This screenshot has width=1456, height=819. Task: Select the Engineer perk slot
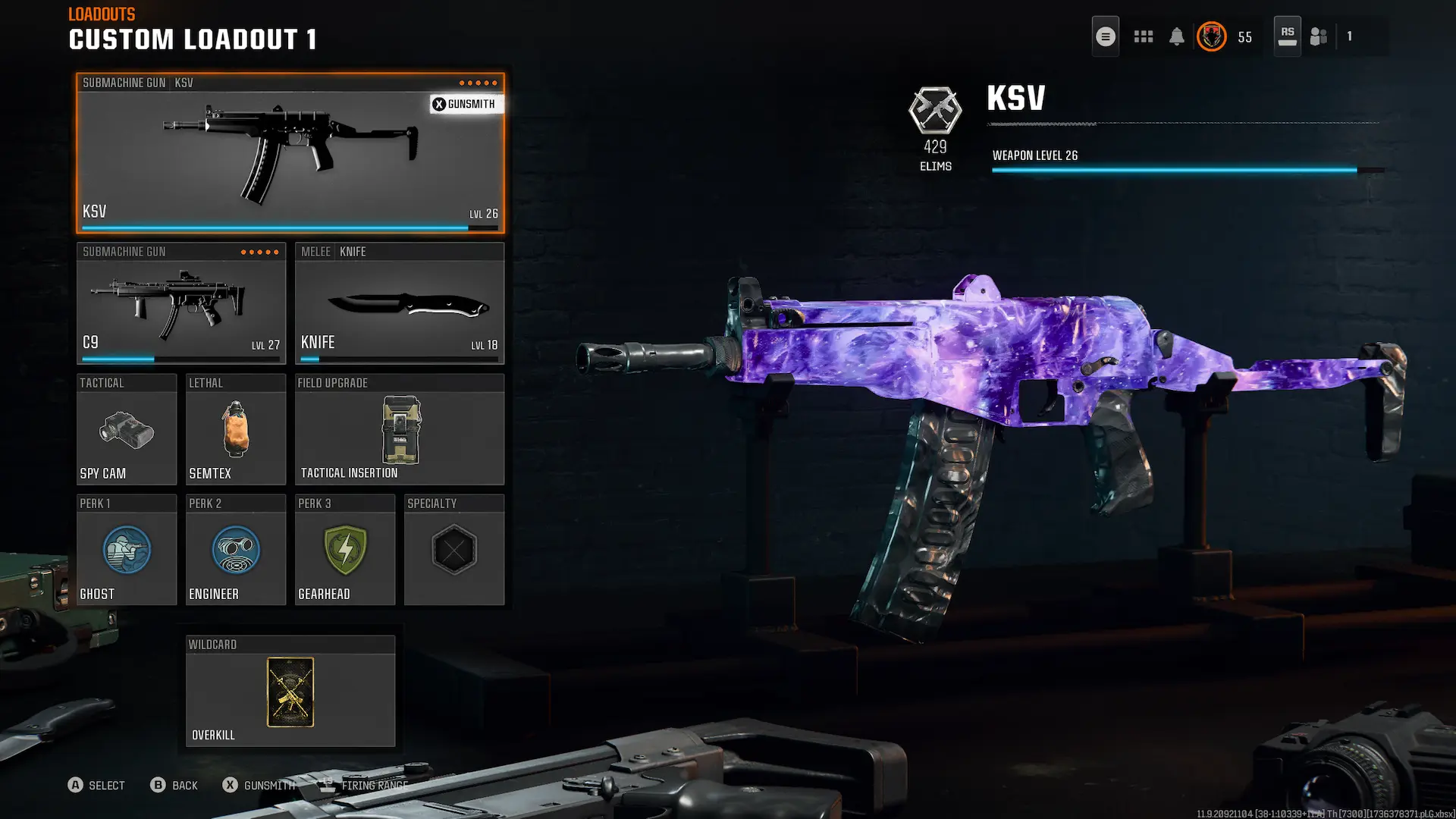(x=235, y=551)
